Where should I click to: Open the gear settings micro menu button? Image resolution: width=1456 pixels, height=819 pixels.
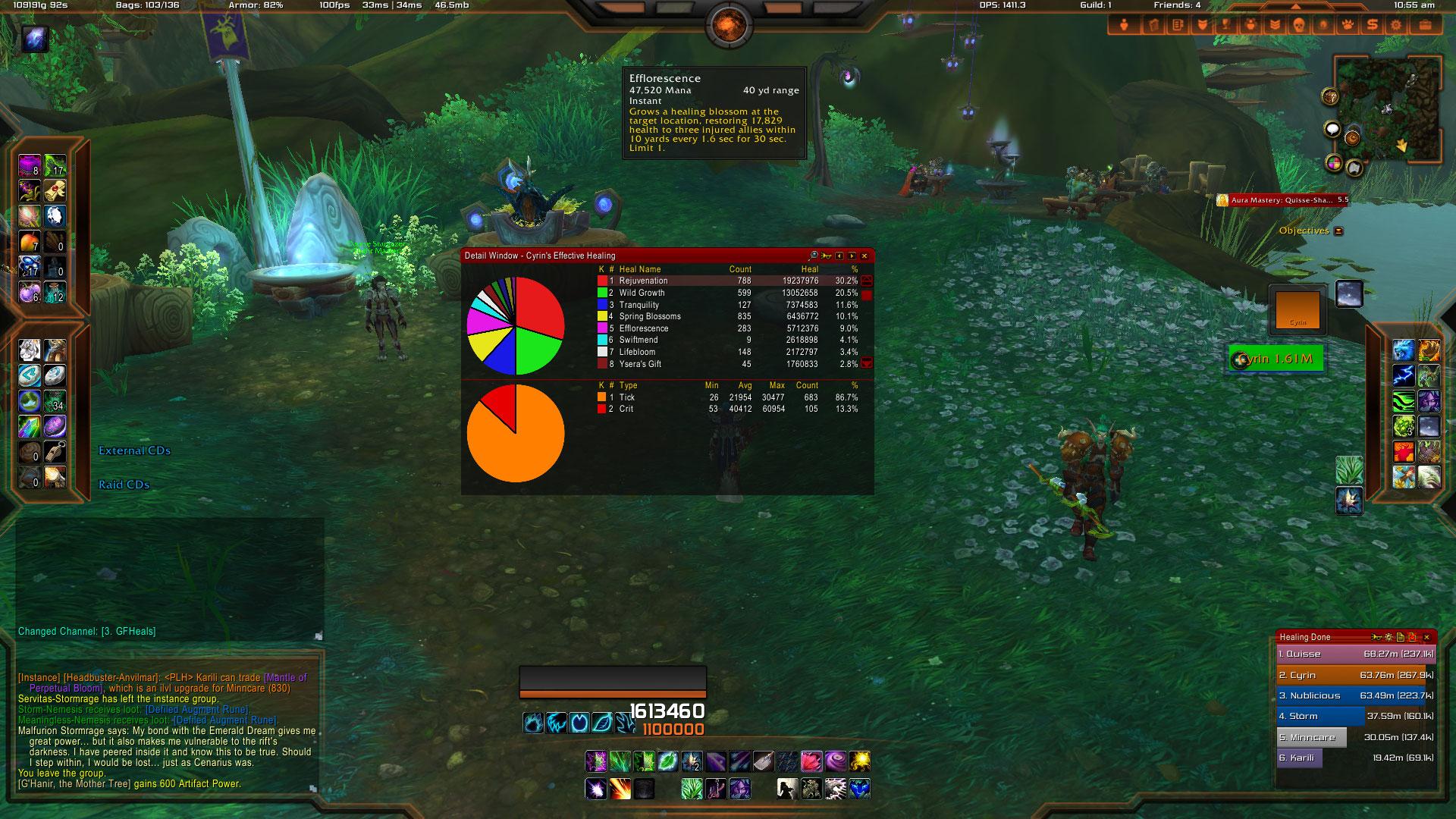coord(1396,25)
